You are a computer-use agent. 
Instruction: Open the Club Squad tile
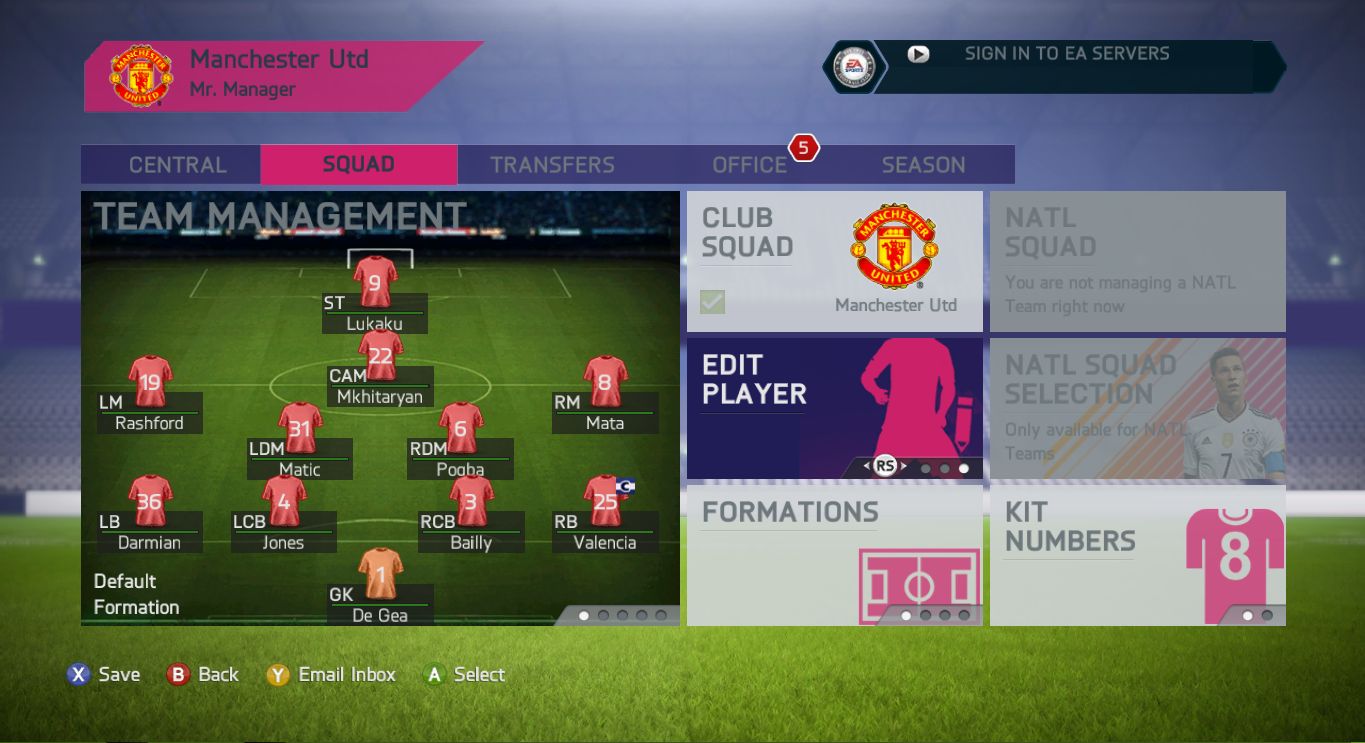(x=834, y=262)
